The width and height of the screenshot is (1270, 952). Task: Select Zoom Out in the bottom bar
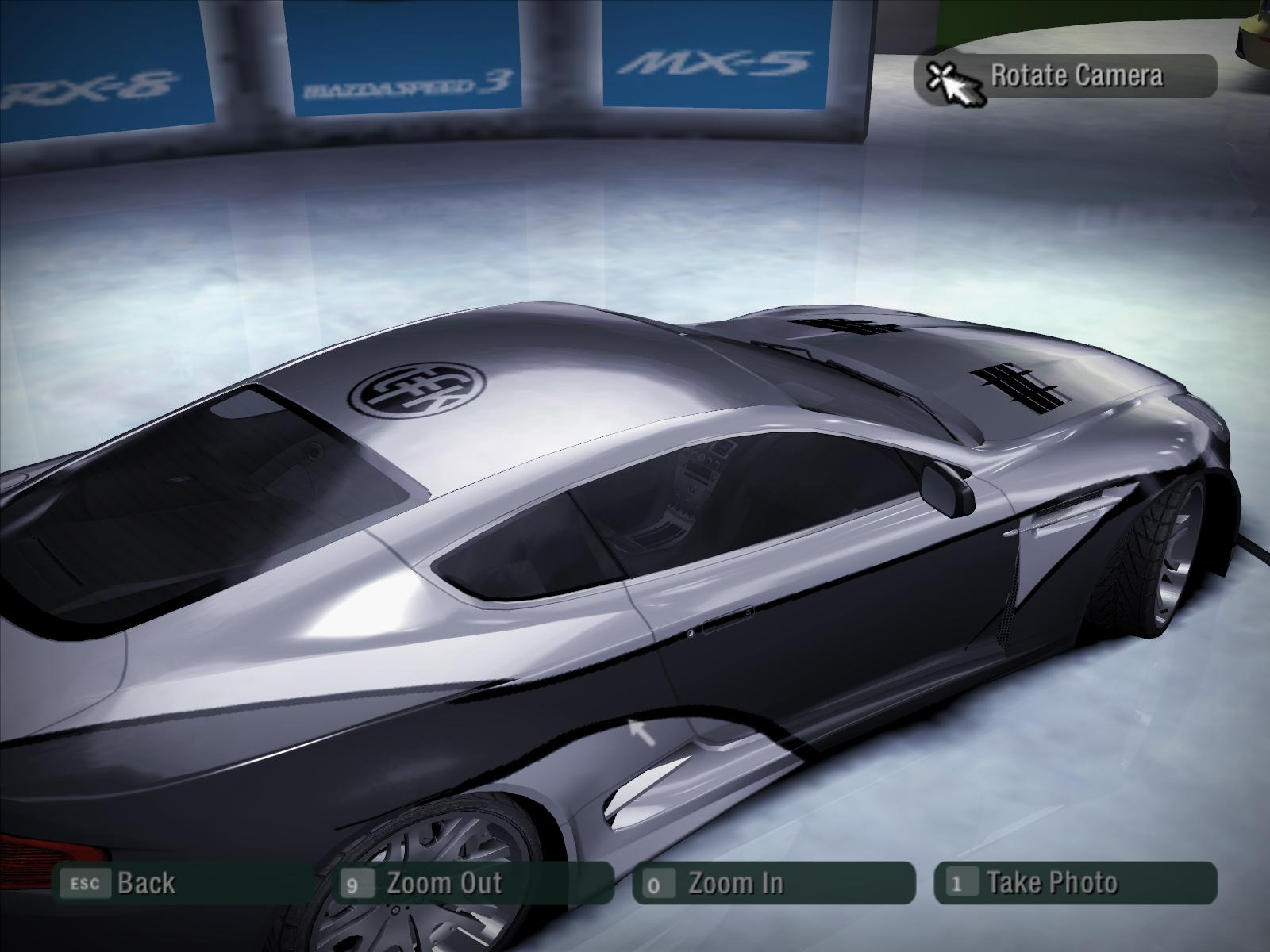click(443, 883)
